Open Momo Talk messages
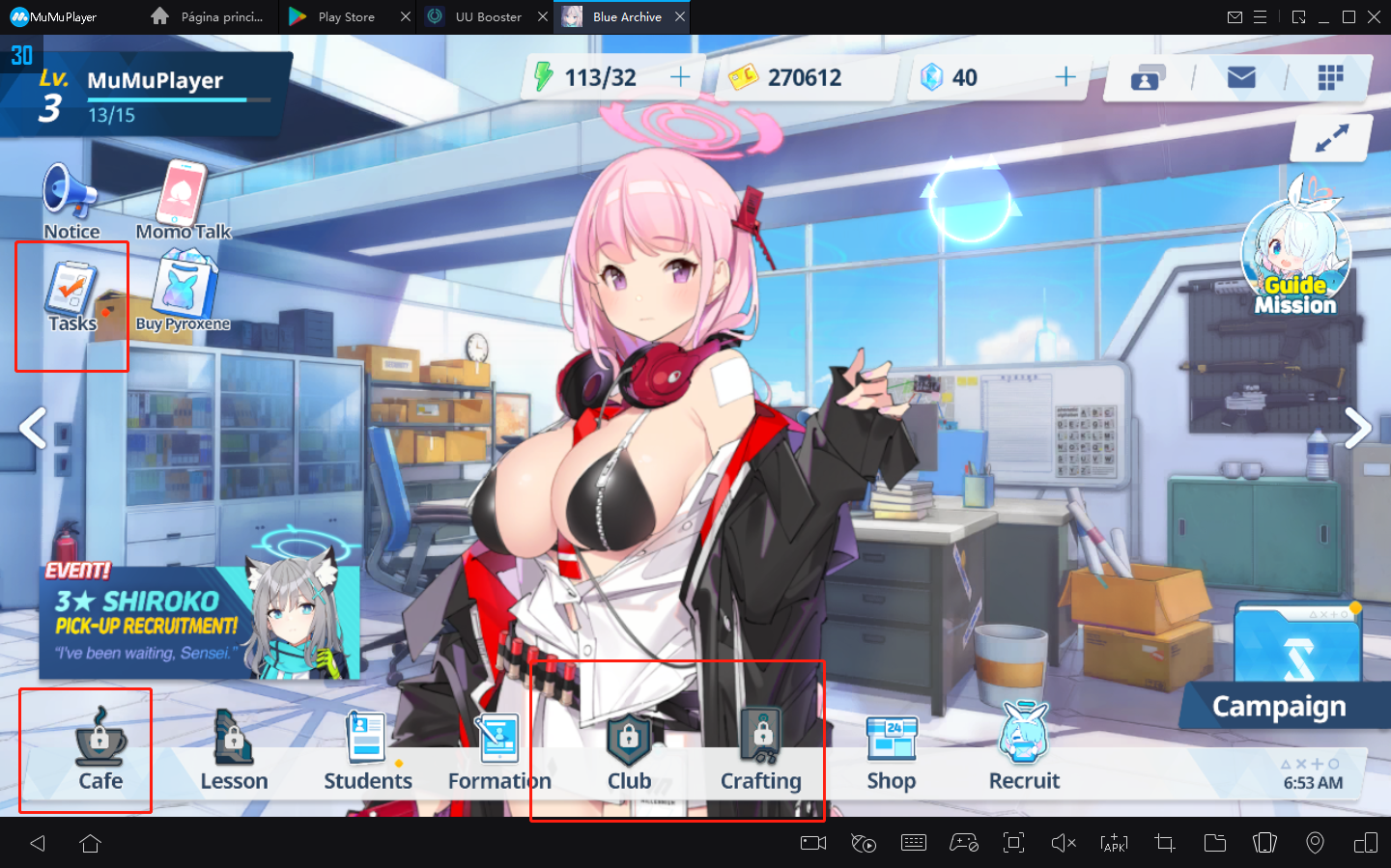1391x868 pixels. [183, 200]
